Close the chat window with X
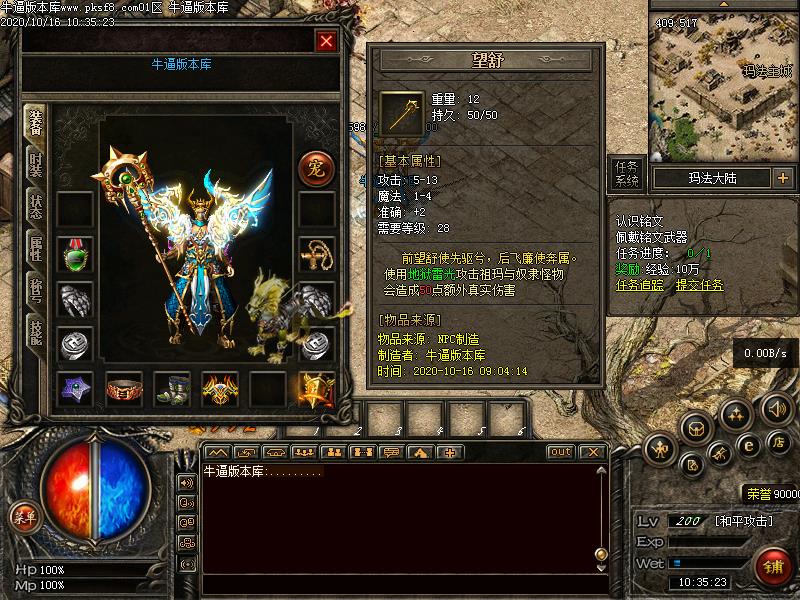This screenshot has height=600, width=800. pos(592,452)
